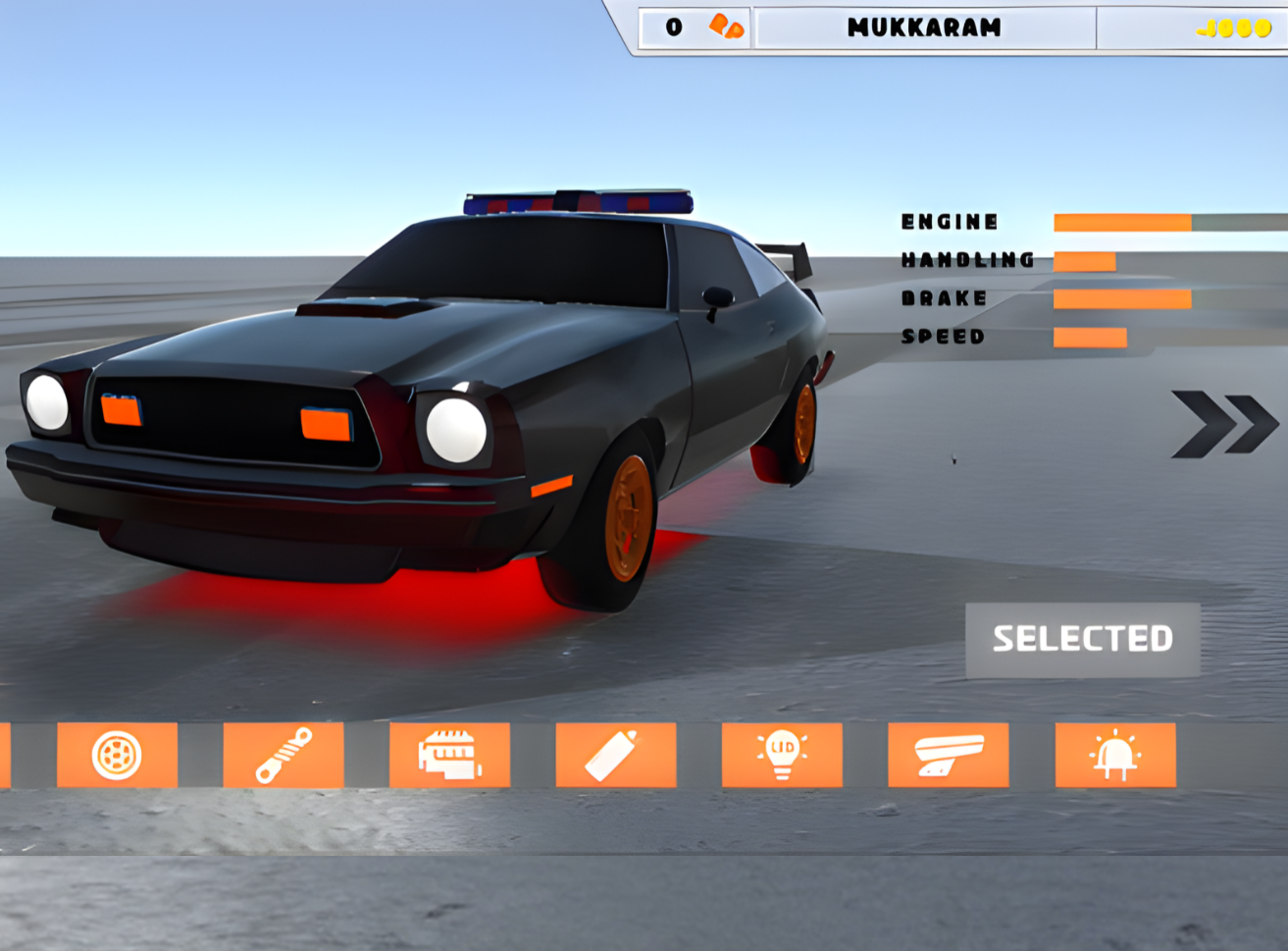Choose the LED light bulb category
1288x951 pixels.
[x=782, y=755]
